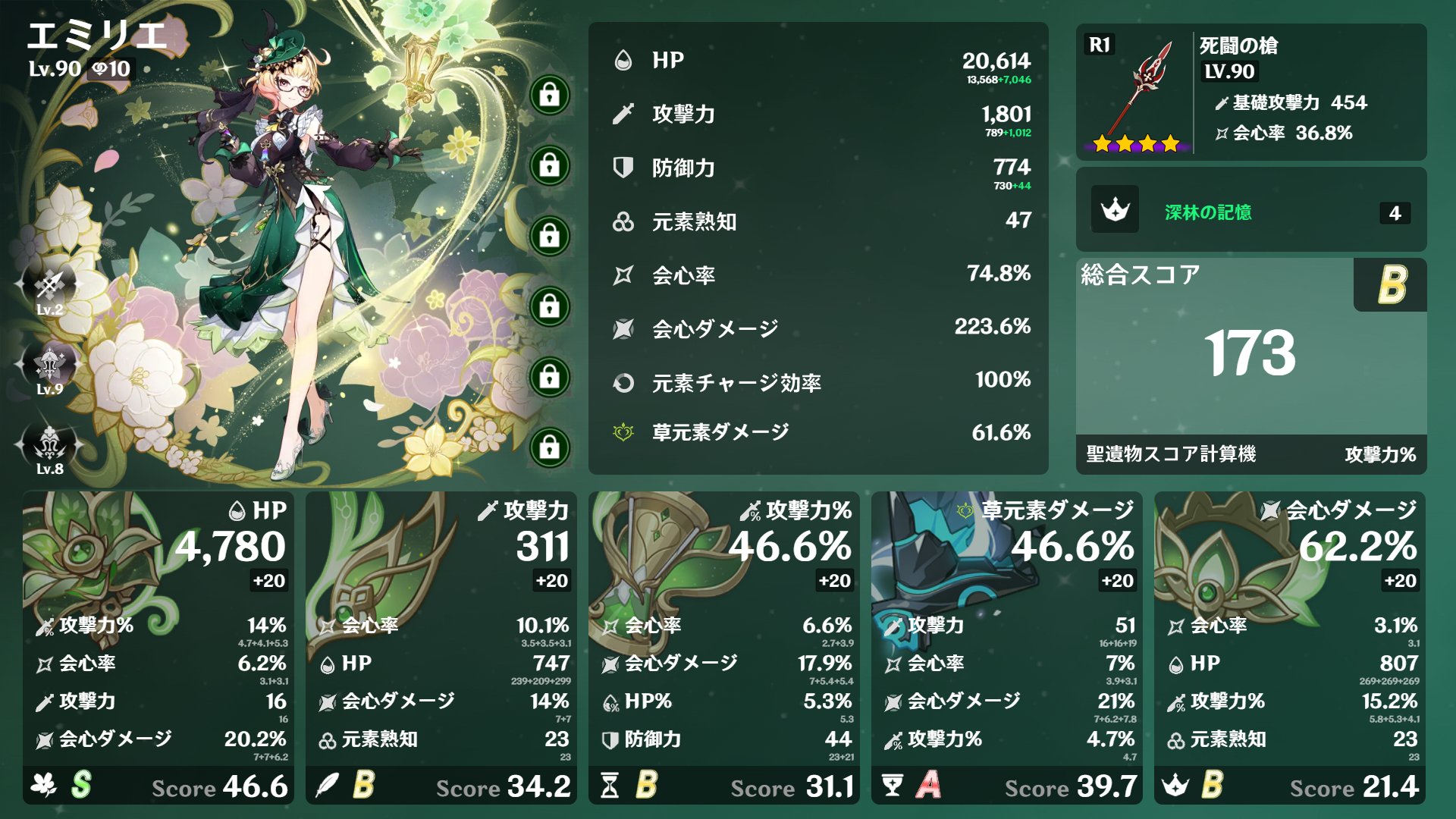This screenshot has width=1456, height=819.
Task: Select the 攻撃力% sands artifact card
Action: [x=723, y=647]
